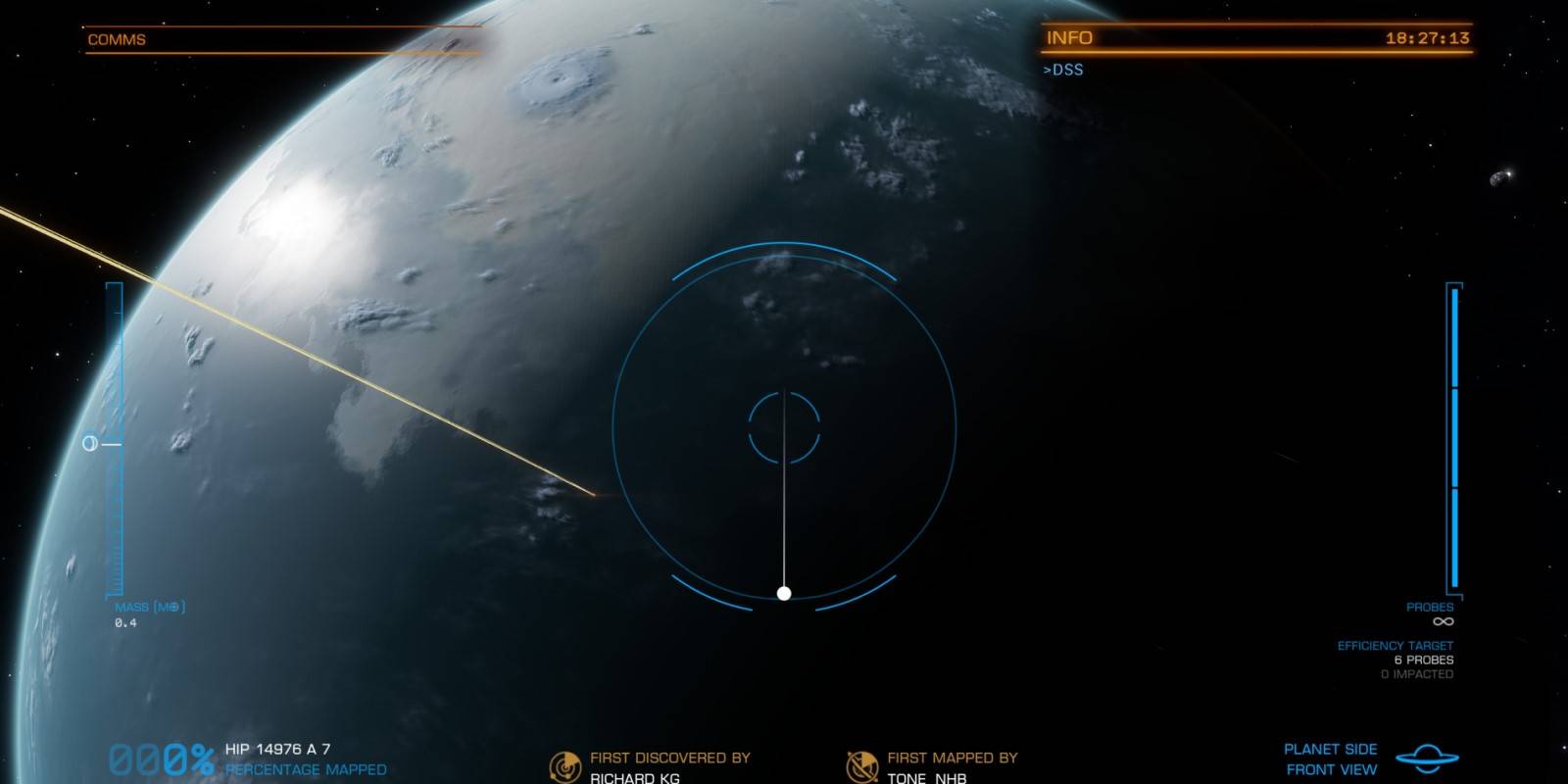
Task: Expand the INFO notification list
Action: tap(1070, 38)
